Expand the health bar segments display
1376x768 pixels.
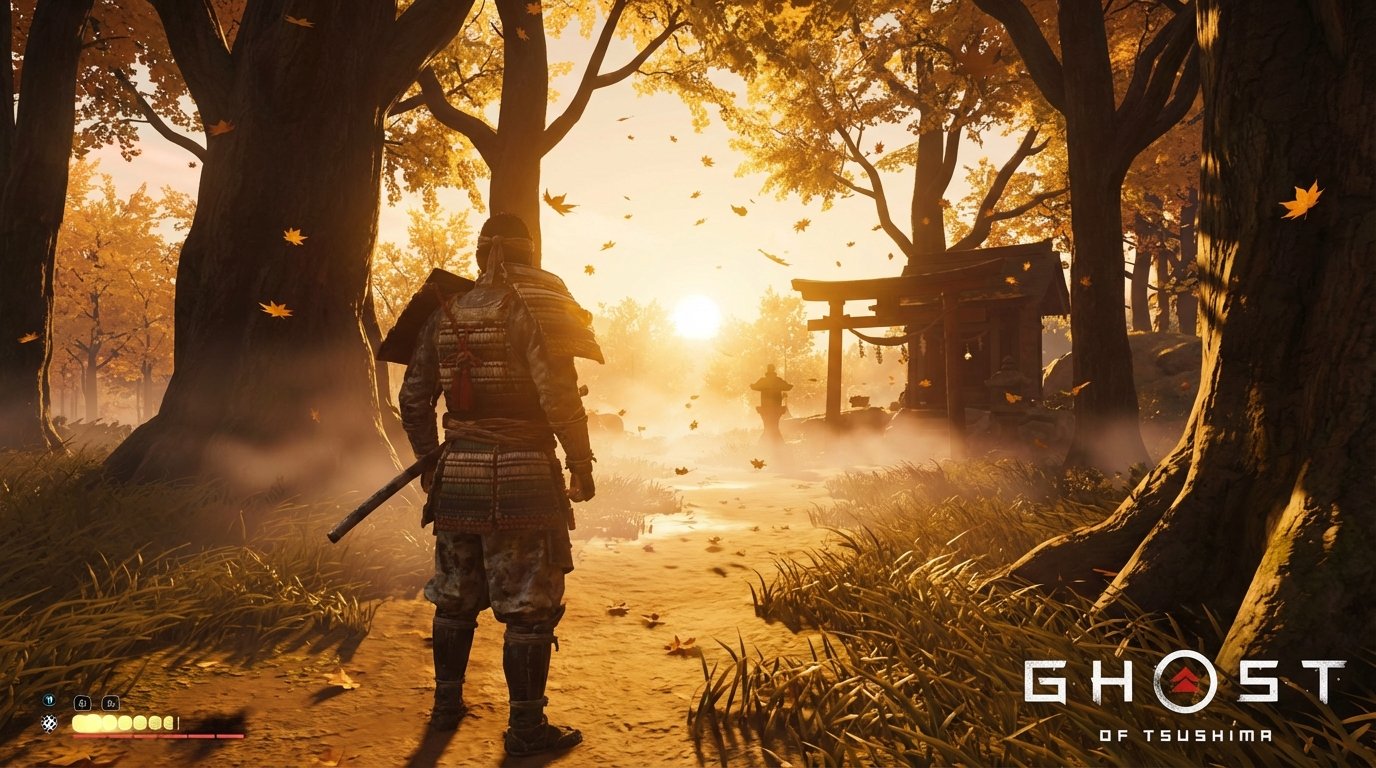tap(120, 723)
